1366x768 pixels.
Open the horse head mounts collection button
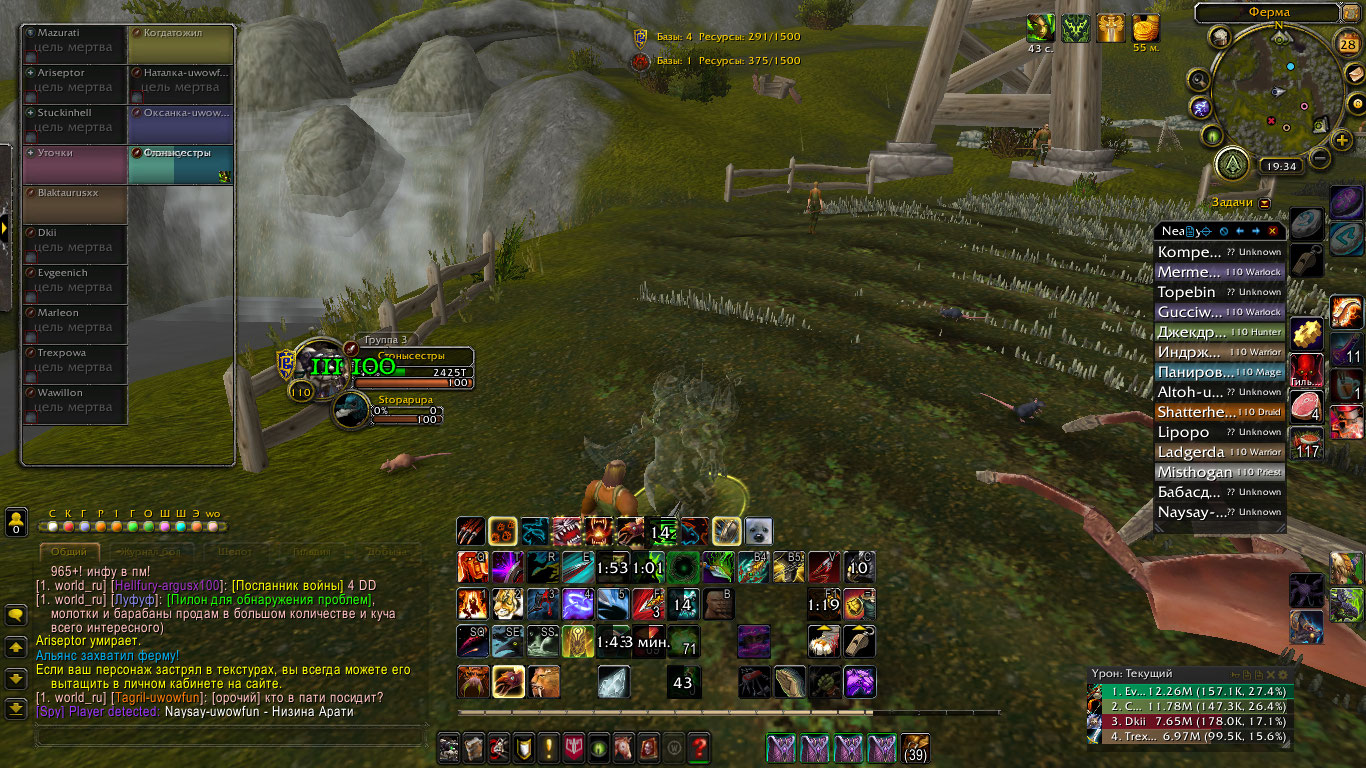click(x=622, y=746)
